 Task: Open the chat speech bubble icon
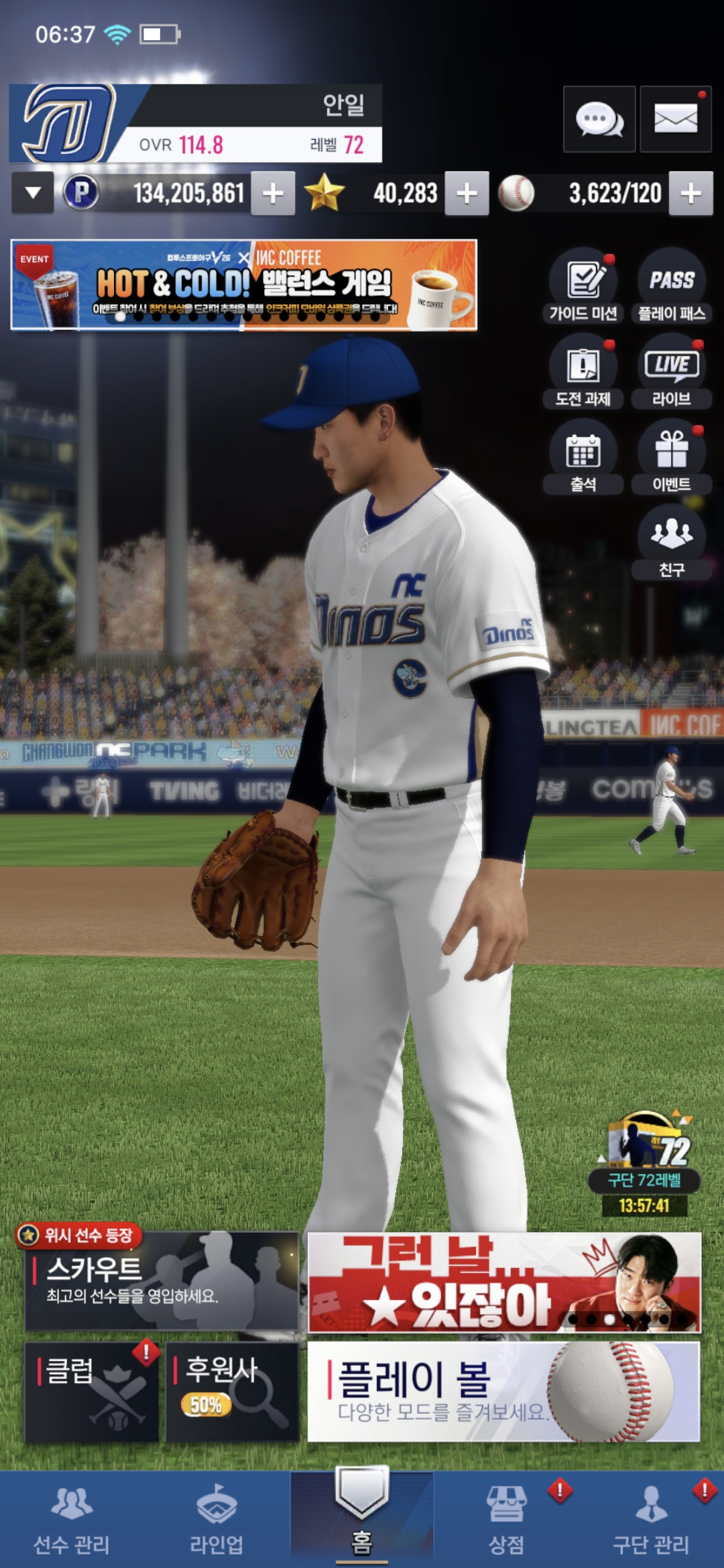(599, 120)
